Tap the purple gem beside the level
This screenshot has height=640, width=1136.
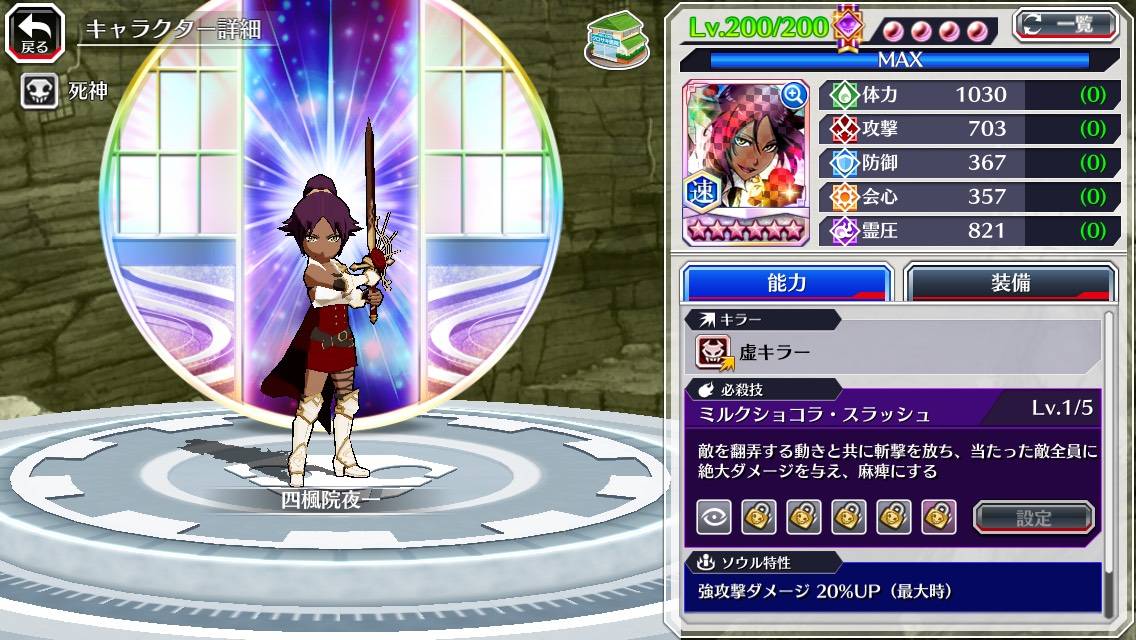pyautogui.click(x=848, y=27)
